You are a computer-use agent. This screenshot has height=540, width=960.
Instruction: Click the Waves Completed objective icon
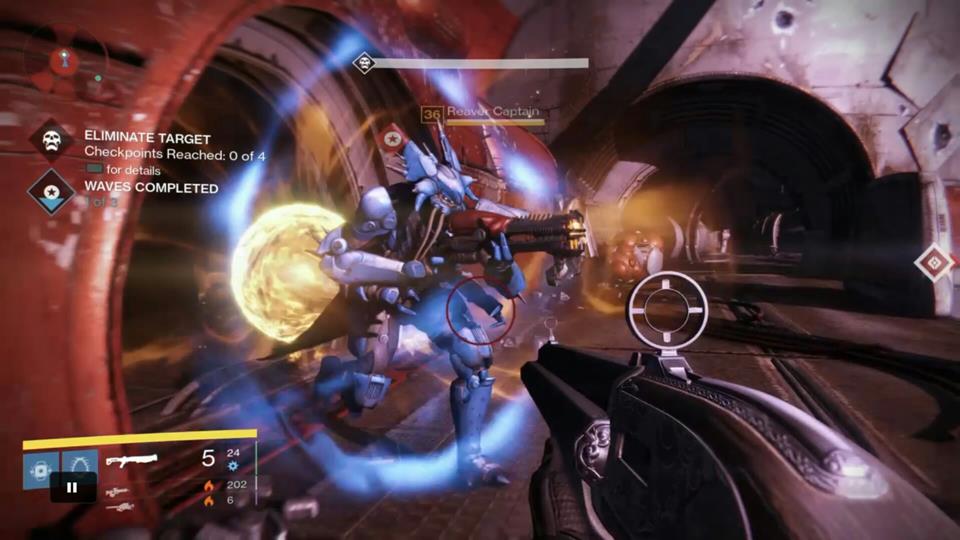pyautogui.click(x=51, y=189)
